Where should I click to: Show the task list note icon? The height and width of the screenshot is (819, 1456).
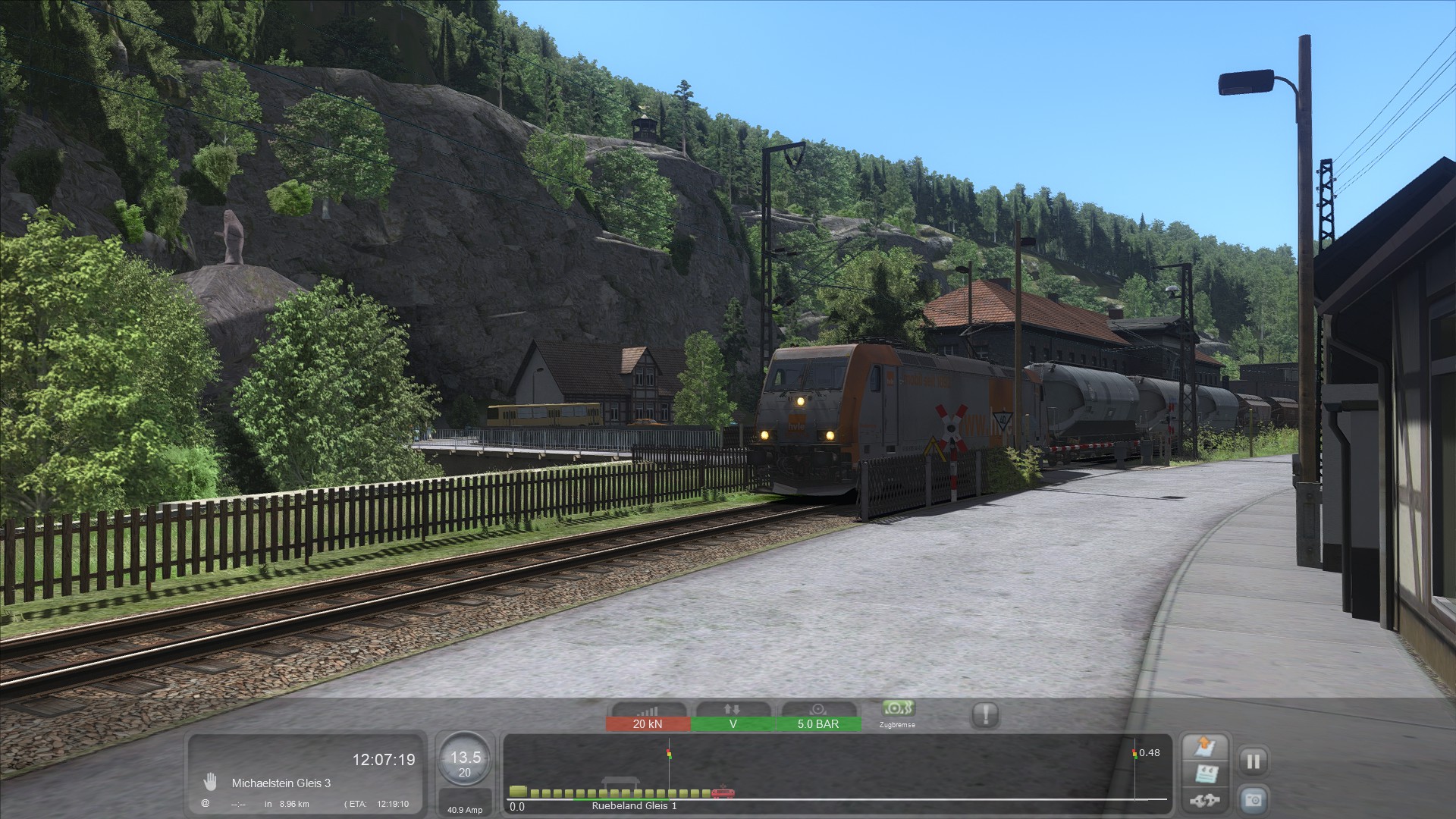pyautogui.click(x=1205, y=773)
